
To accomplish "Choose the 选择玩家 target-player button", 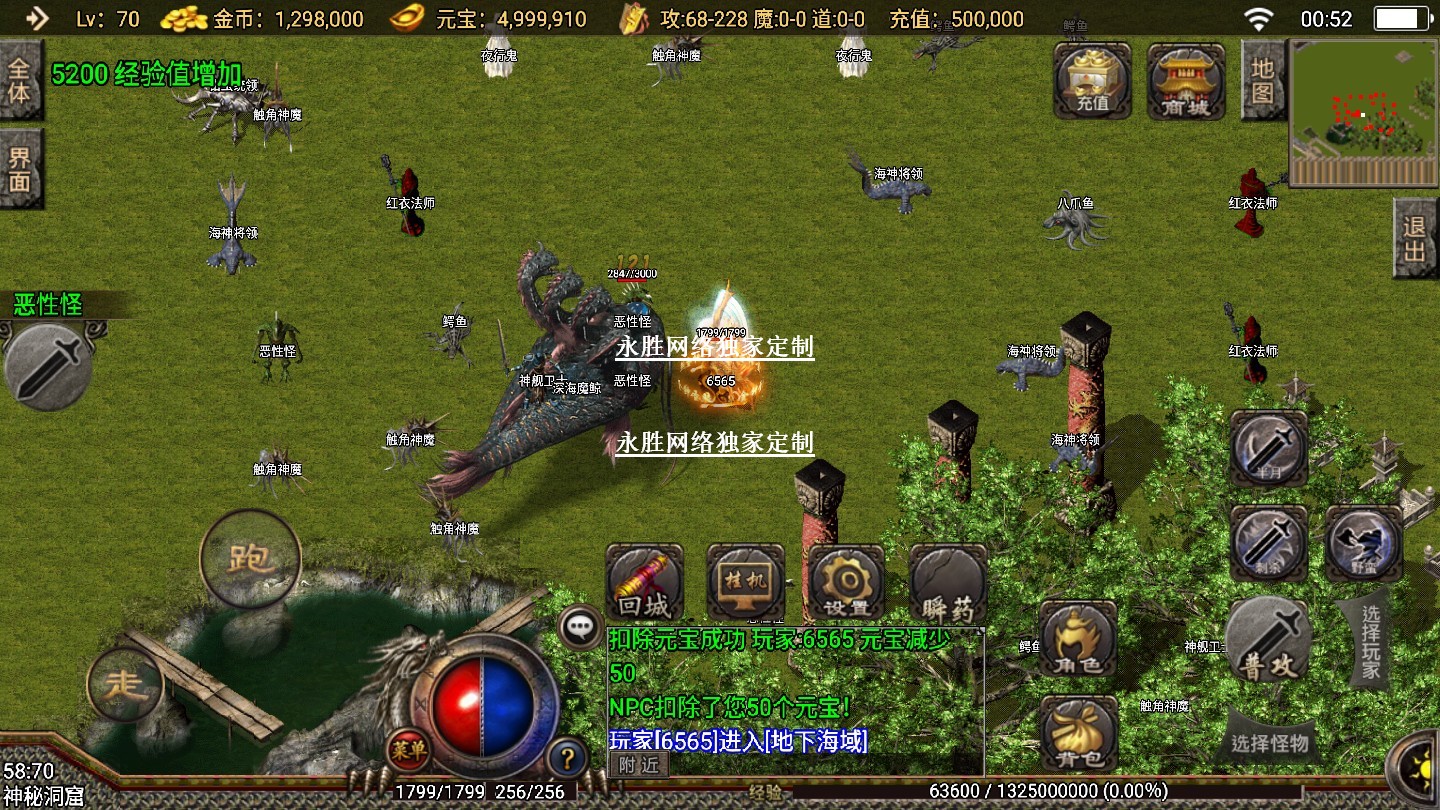I will click(x=1370, y=642).
